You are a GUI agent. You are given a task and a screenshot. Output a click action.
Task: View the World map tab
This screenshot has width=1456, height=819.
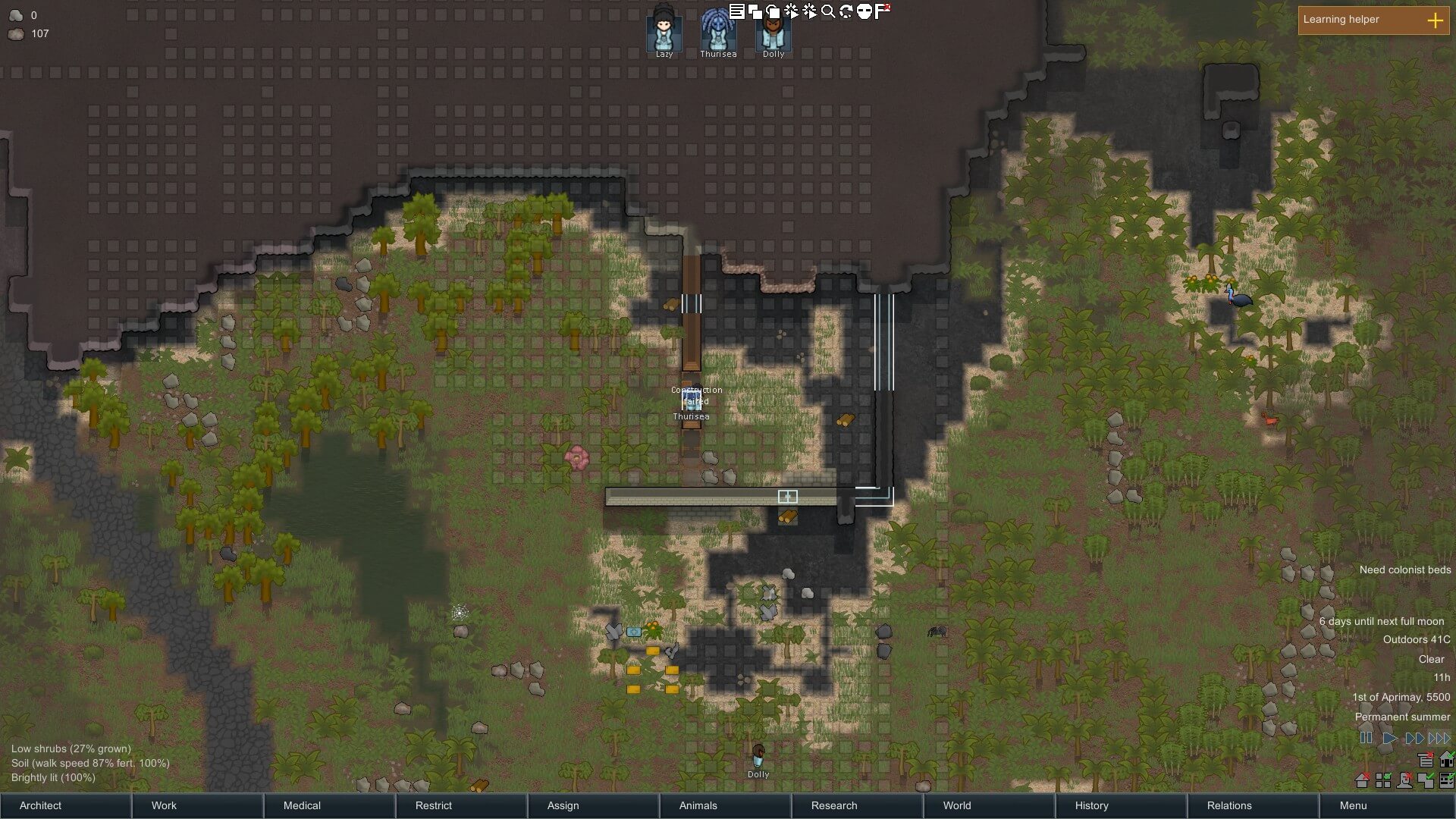(x=989, y=805)
